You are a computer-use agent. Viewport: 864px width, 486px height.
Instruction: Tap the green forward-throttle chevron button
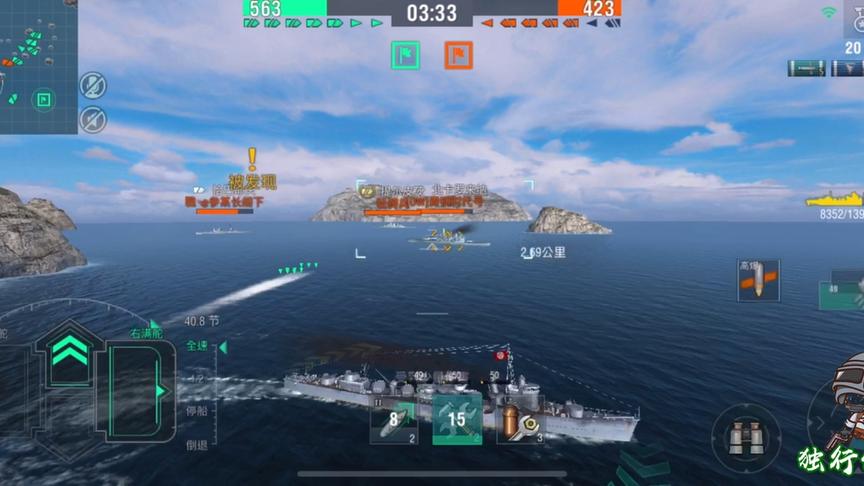pos(69,352)
